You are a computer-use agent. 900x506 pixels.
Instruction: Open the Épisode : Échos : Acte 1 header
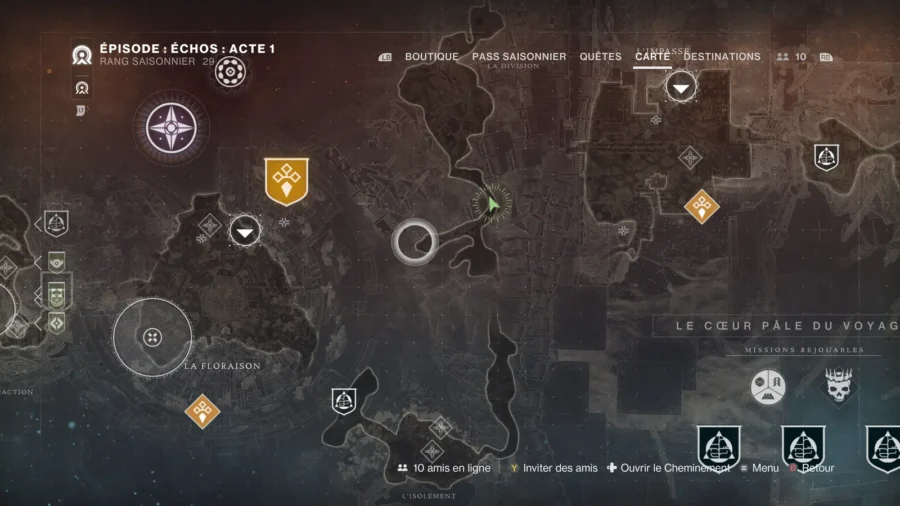point(187,49)
